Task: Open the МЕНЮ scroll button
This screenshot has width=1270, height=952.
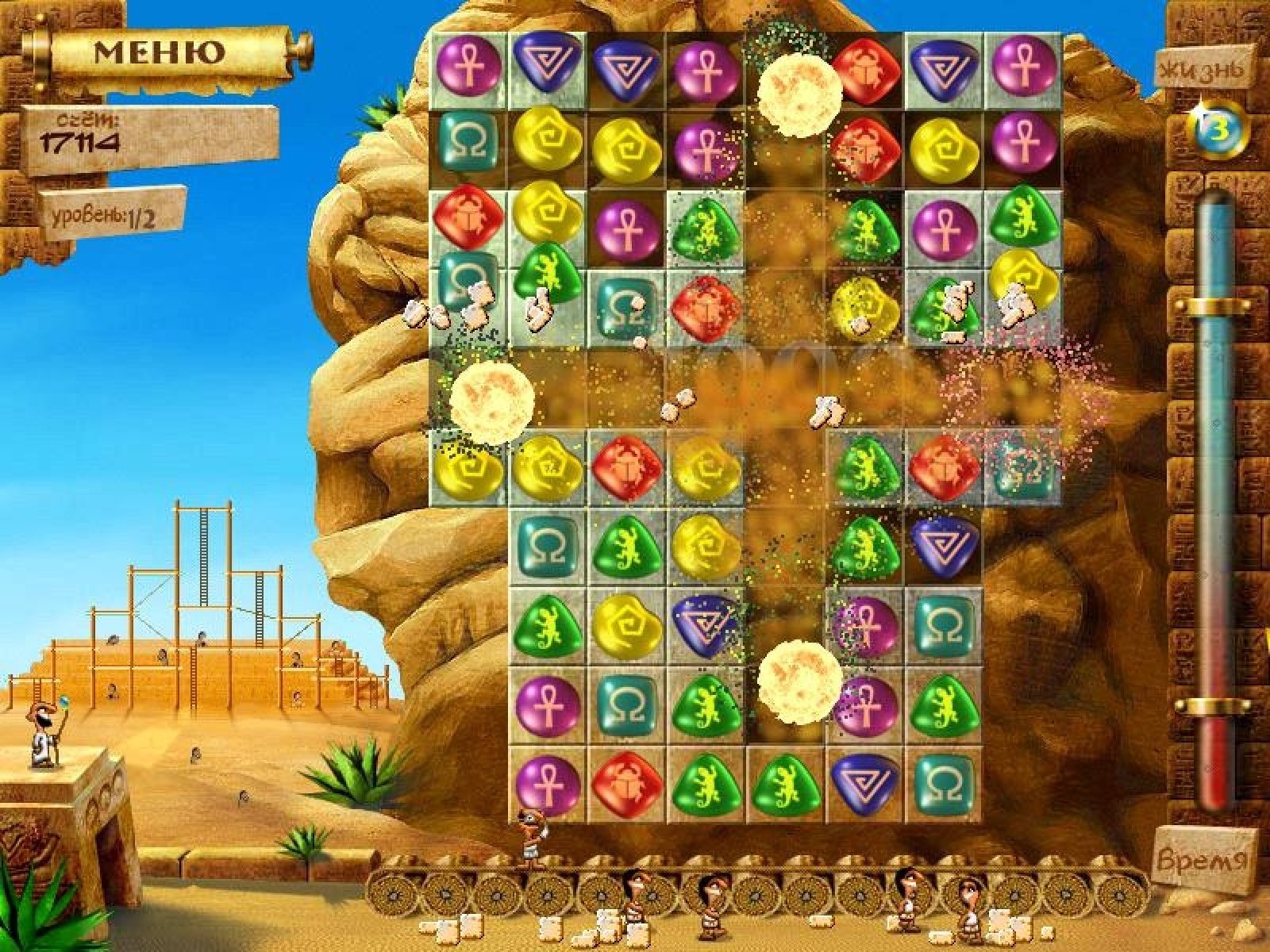Action: (x=159, y=52)
